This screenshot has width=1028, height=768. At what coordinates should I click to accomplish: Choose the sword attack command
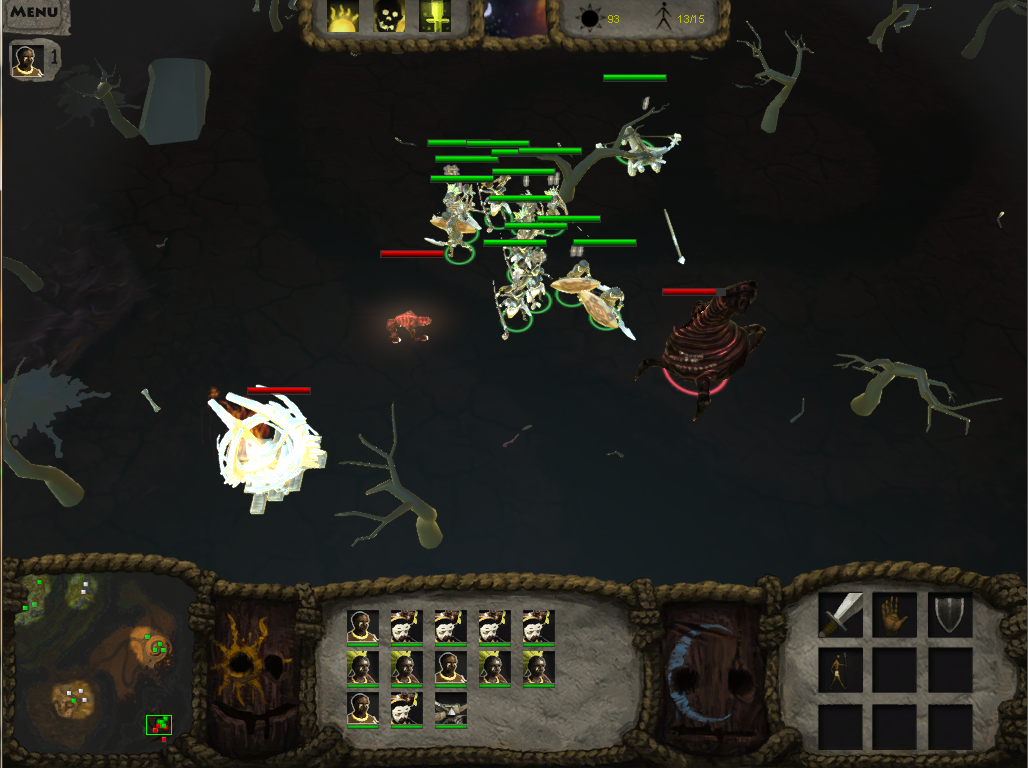[841, 615]
